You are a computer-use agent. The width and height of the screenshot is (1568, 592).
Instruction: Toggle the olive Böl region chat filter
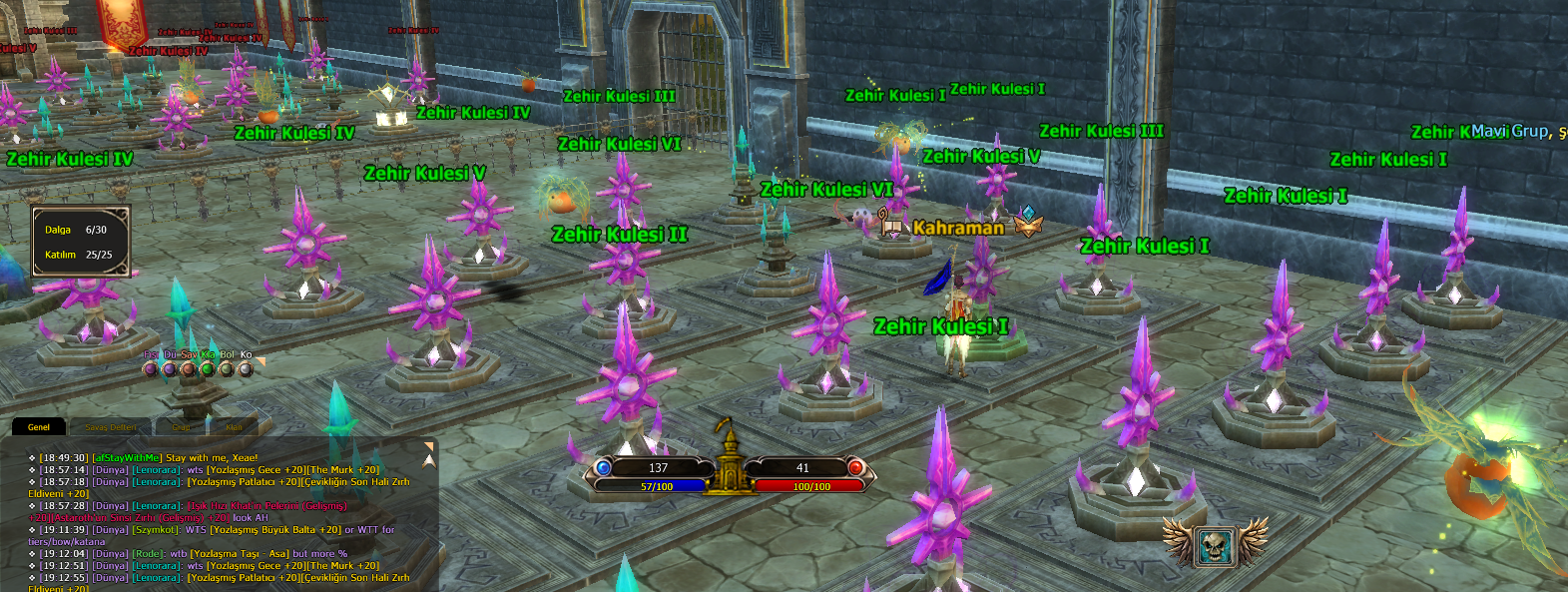(x=227, y=369)
